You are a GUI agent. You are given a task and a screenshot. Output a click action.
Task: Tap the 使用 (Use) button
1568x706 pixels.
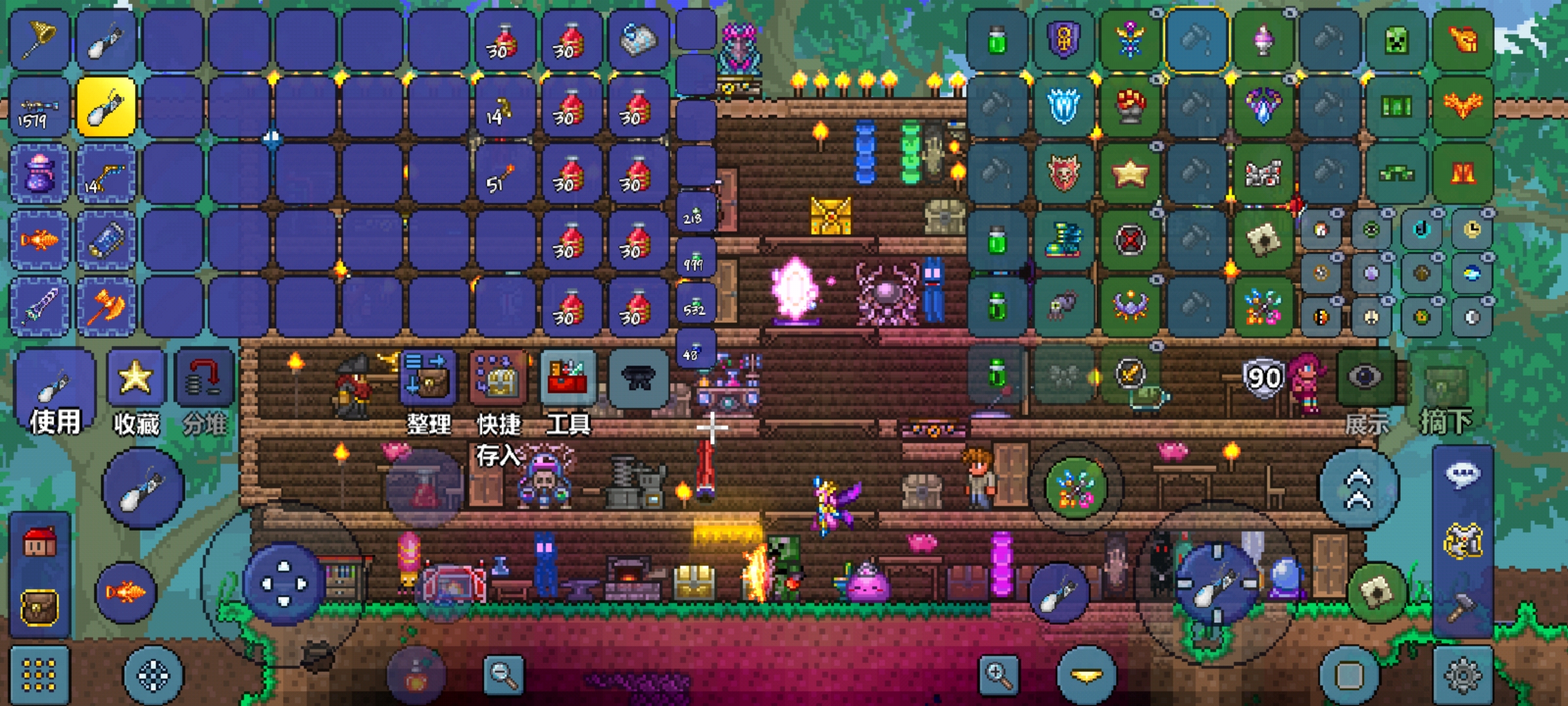55,392
